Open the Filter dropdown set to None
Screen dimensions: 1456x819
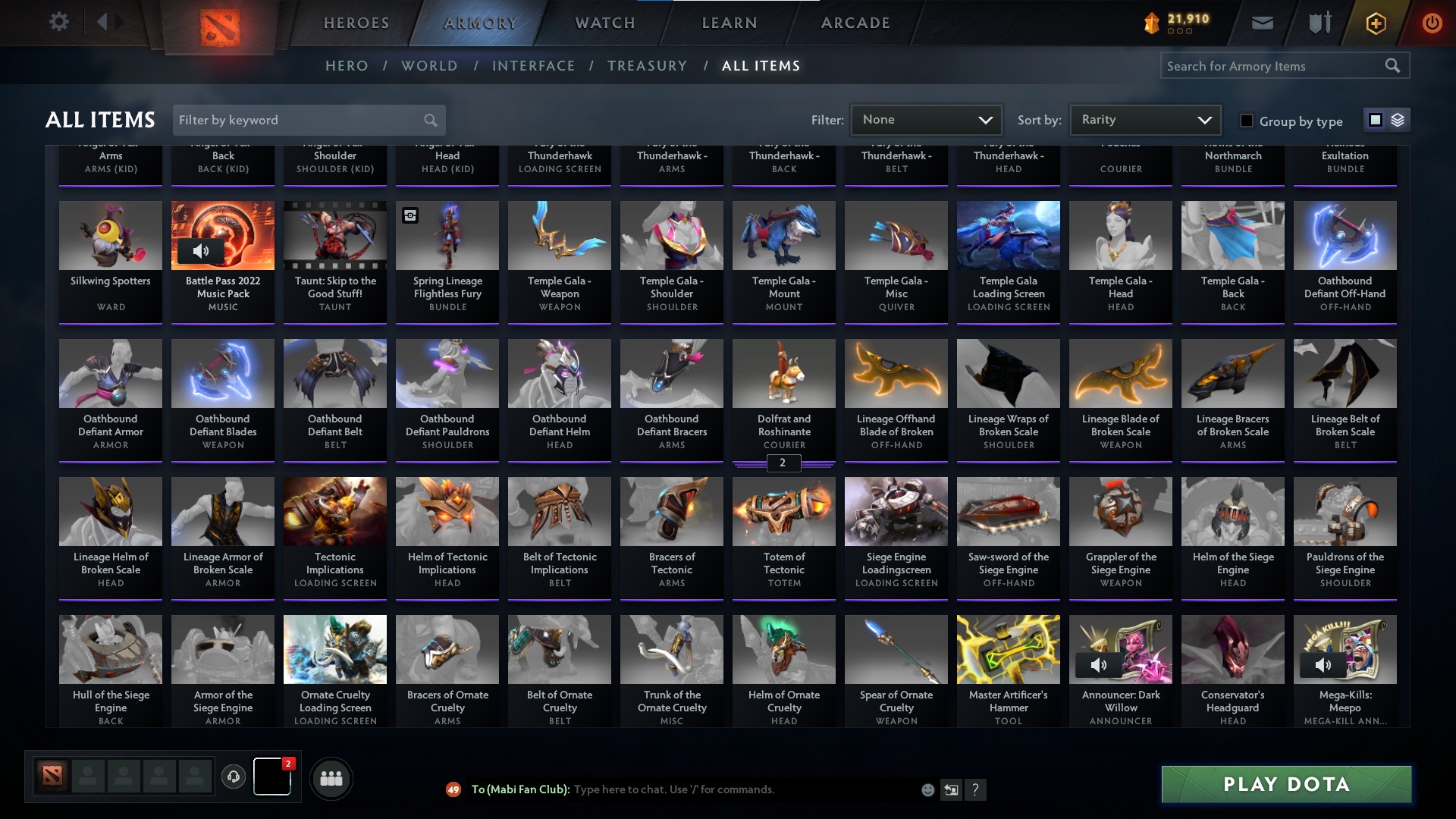coord(926,119)
